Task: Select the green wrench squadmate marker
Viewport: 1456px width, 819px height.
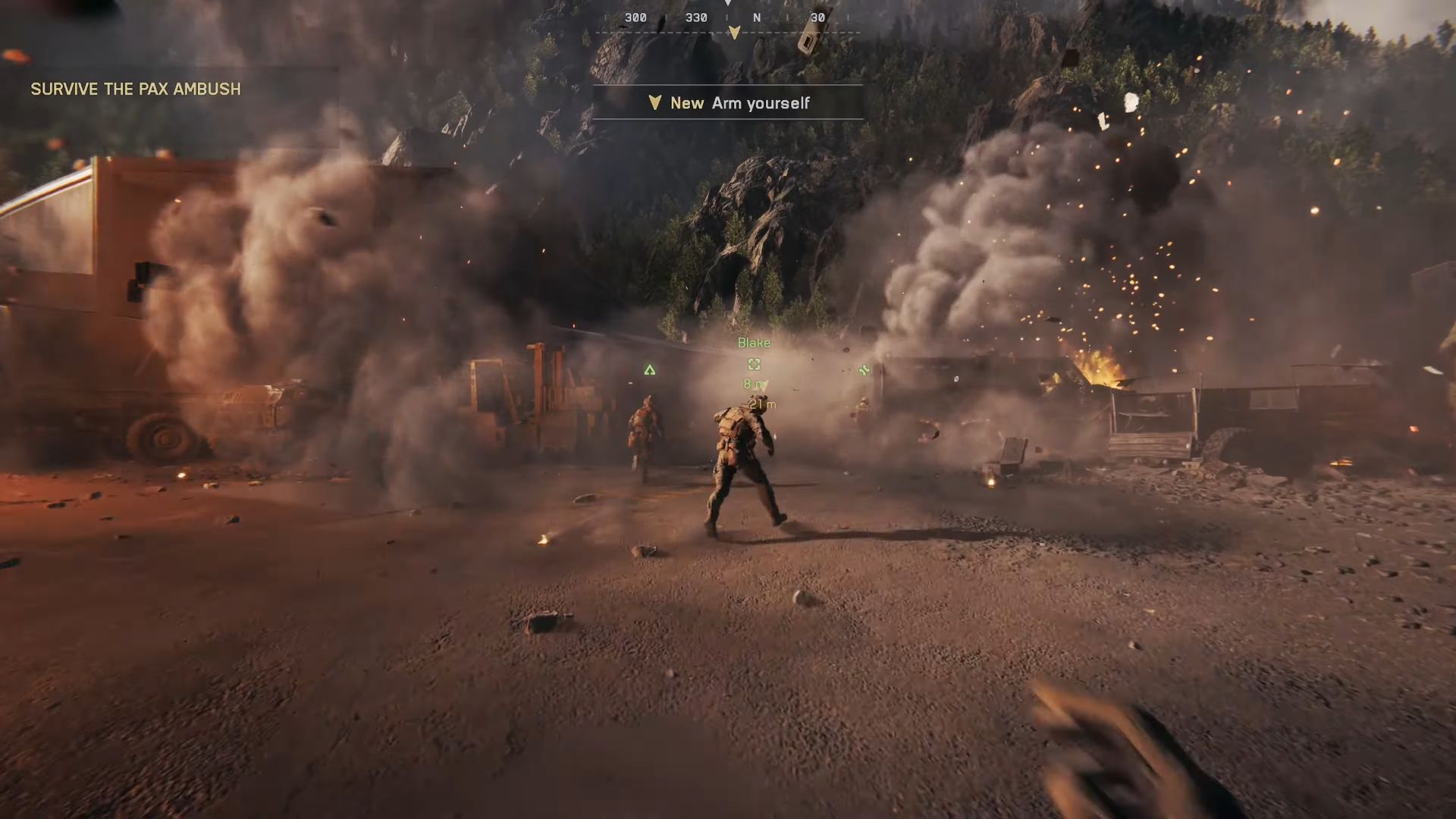Action: pyautogui.click(x=864, y=370)
